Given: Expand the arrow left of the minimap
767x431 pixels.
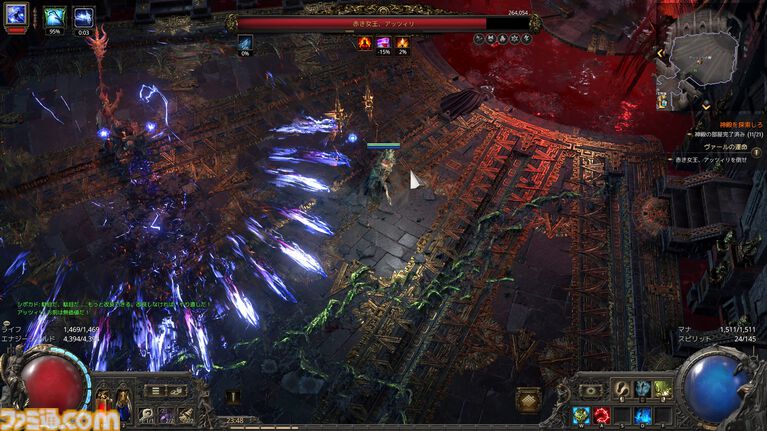Looking at the screenshot, I should 660,52.
